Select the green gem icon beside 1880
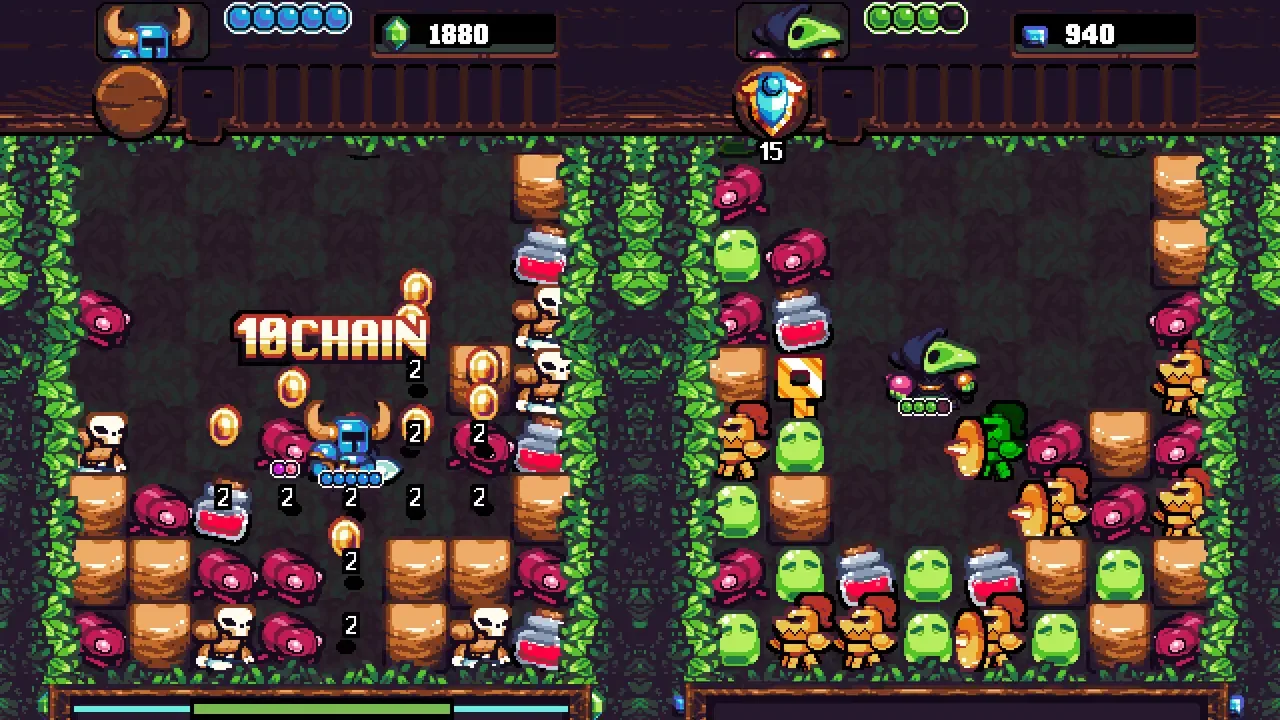This screenshot has width=1280, height=720. point(398,31)
